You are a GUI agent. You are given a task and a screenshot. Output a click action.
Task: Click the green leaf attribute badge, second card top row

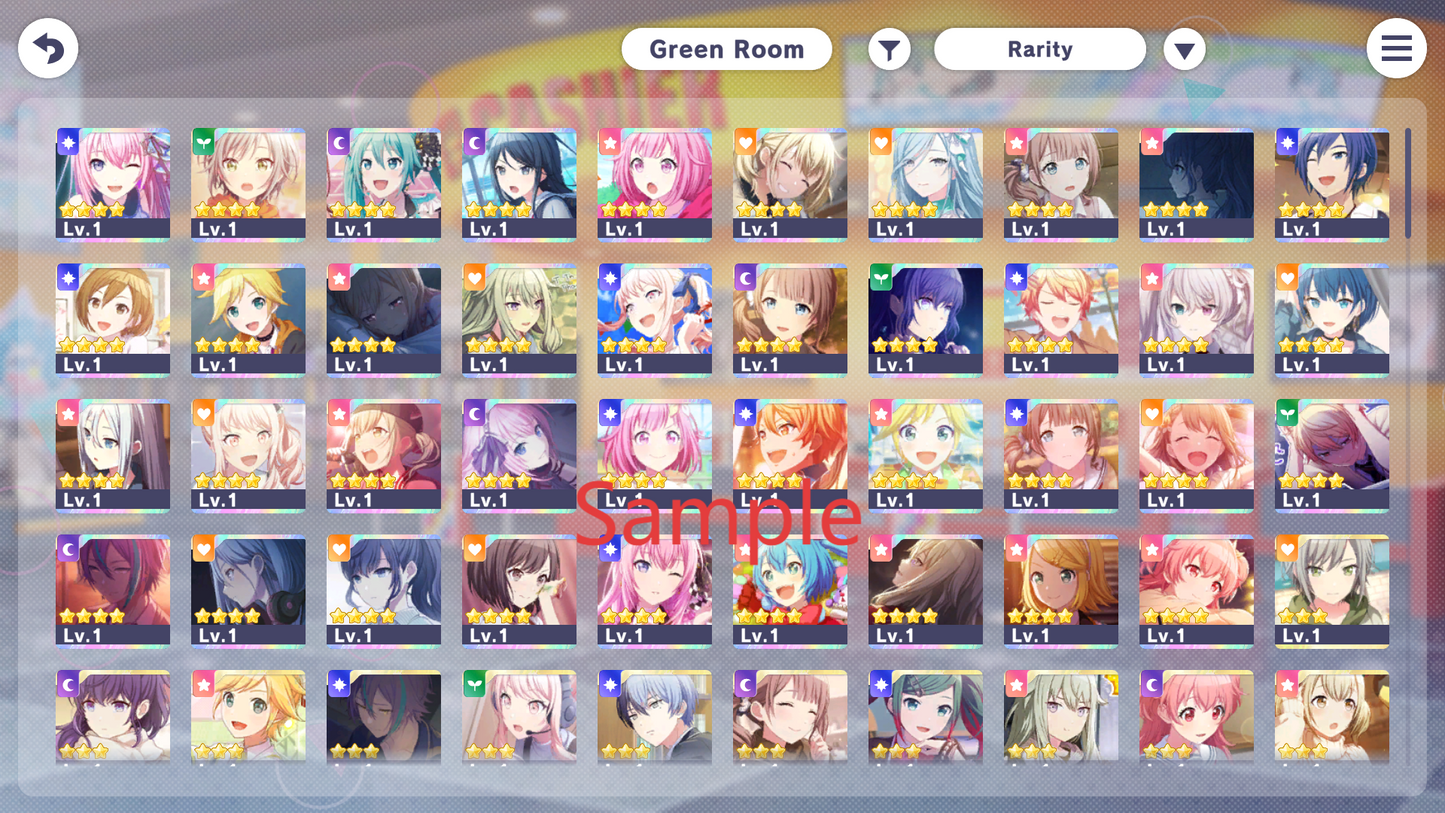pyautogui.click(x=202, y=142)
